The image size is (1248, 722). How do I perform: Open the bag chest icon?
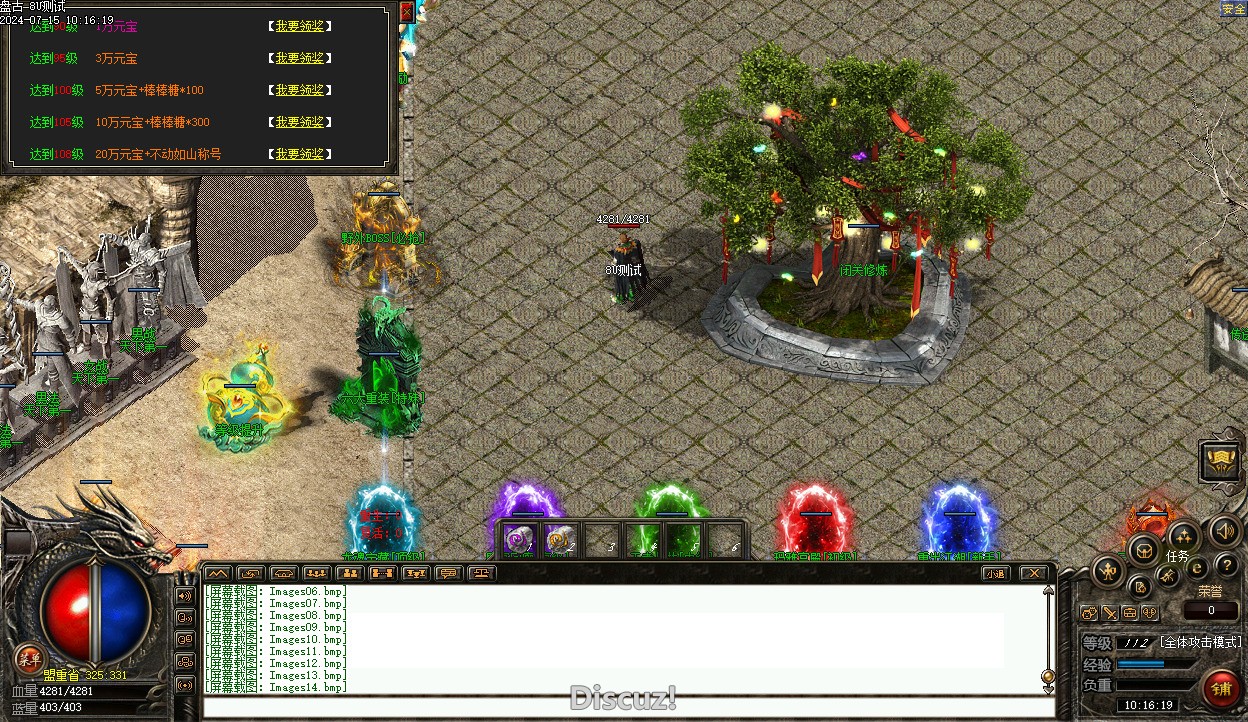click(x=1144, y=549)
